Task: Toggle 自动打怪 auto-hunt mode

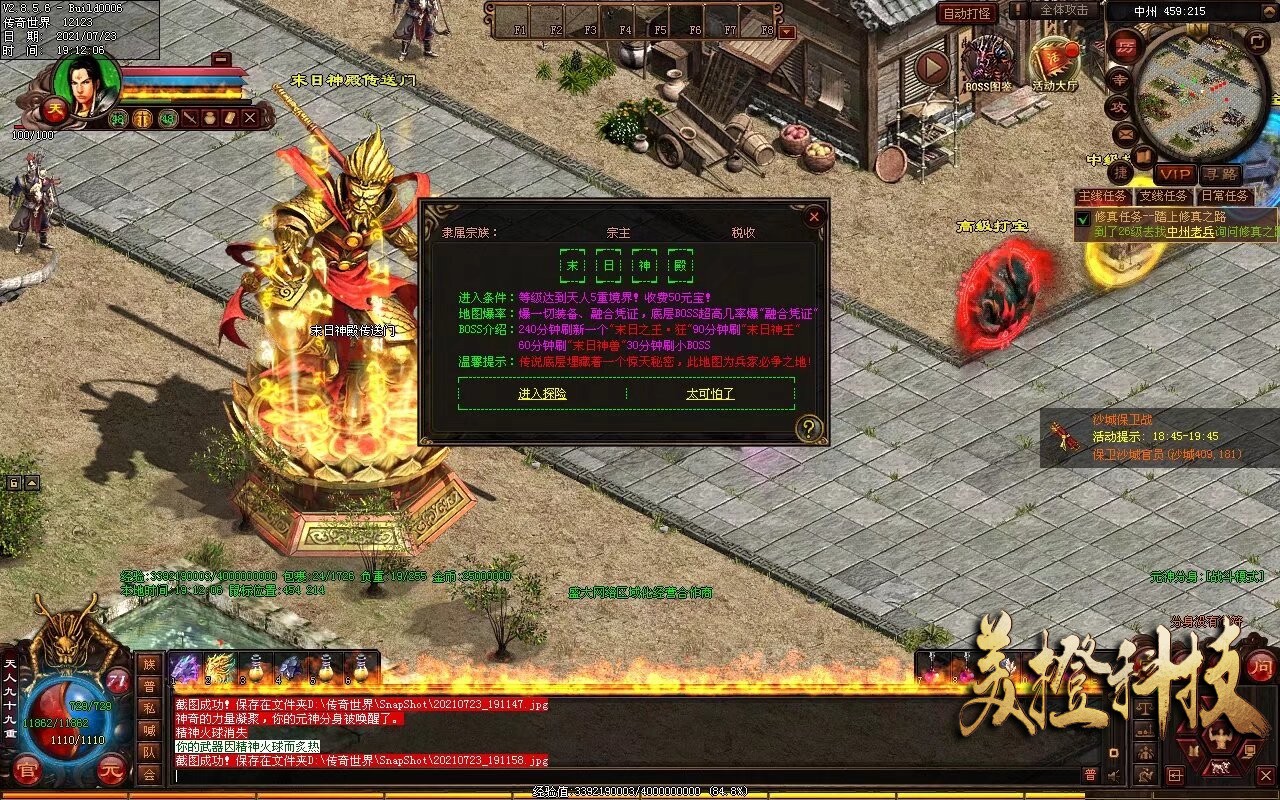Action: pyautogui.click(x=967, y=12)
